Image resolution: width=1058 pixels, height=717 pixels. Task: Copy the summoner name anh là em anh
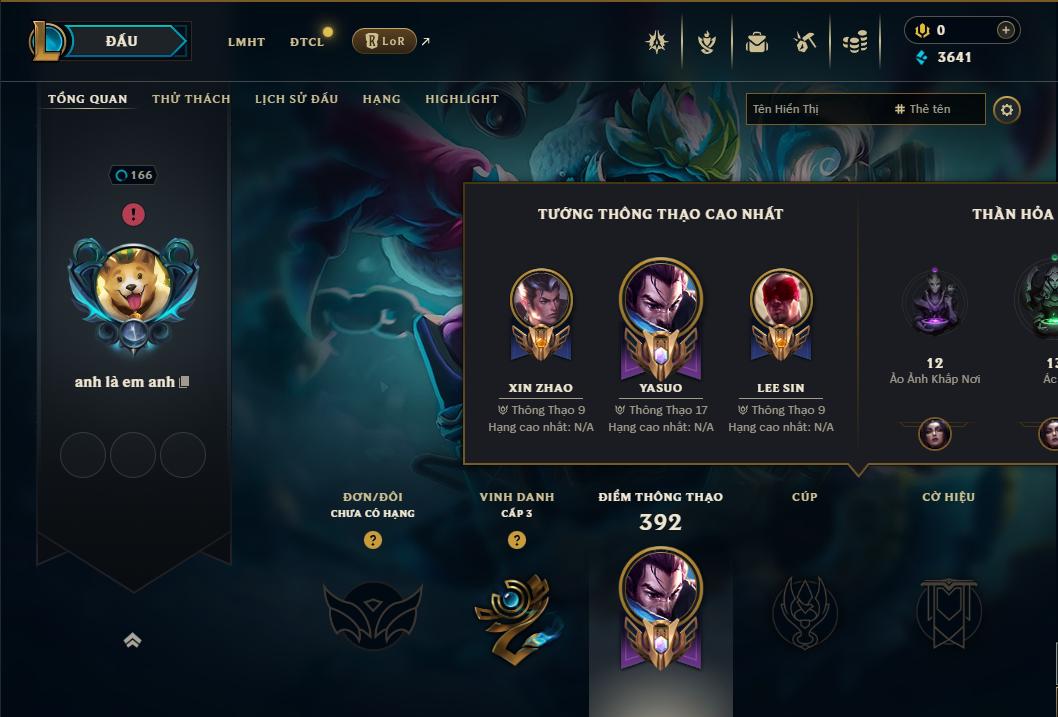[x=184, y=382]
